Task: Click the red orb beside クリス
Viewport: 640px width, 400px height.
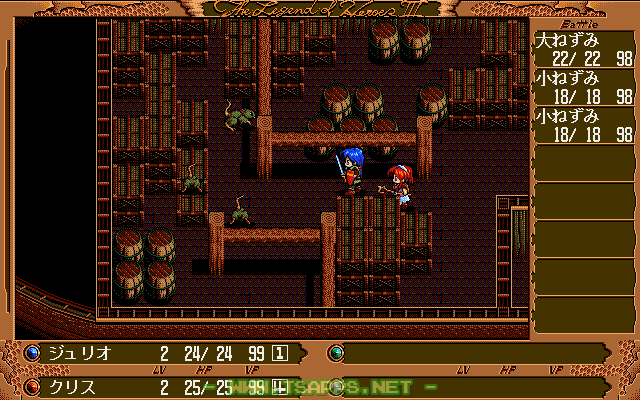Action: (x=32, y=385)
